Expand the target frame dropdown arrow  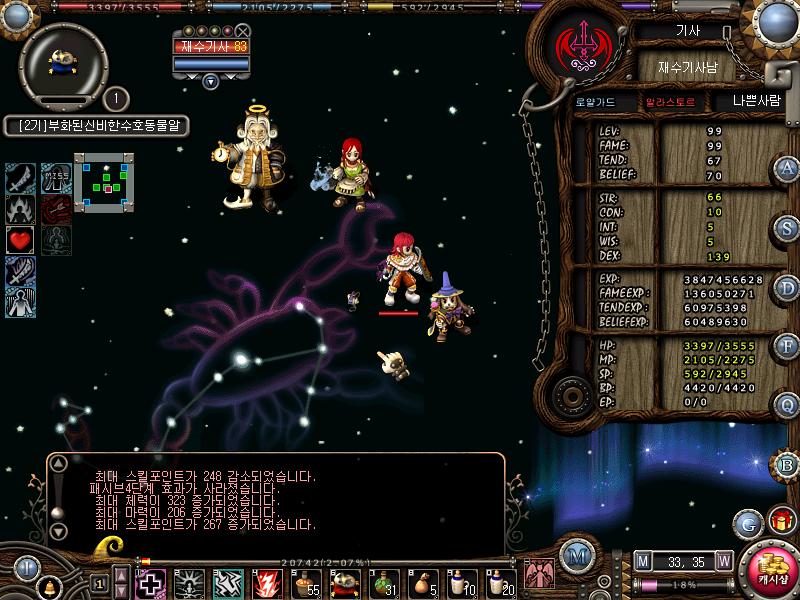click(210, 82)
